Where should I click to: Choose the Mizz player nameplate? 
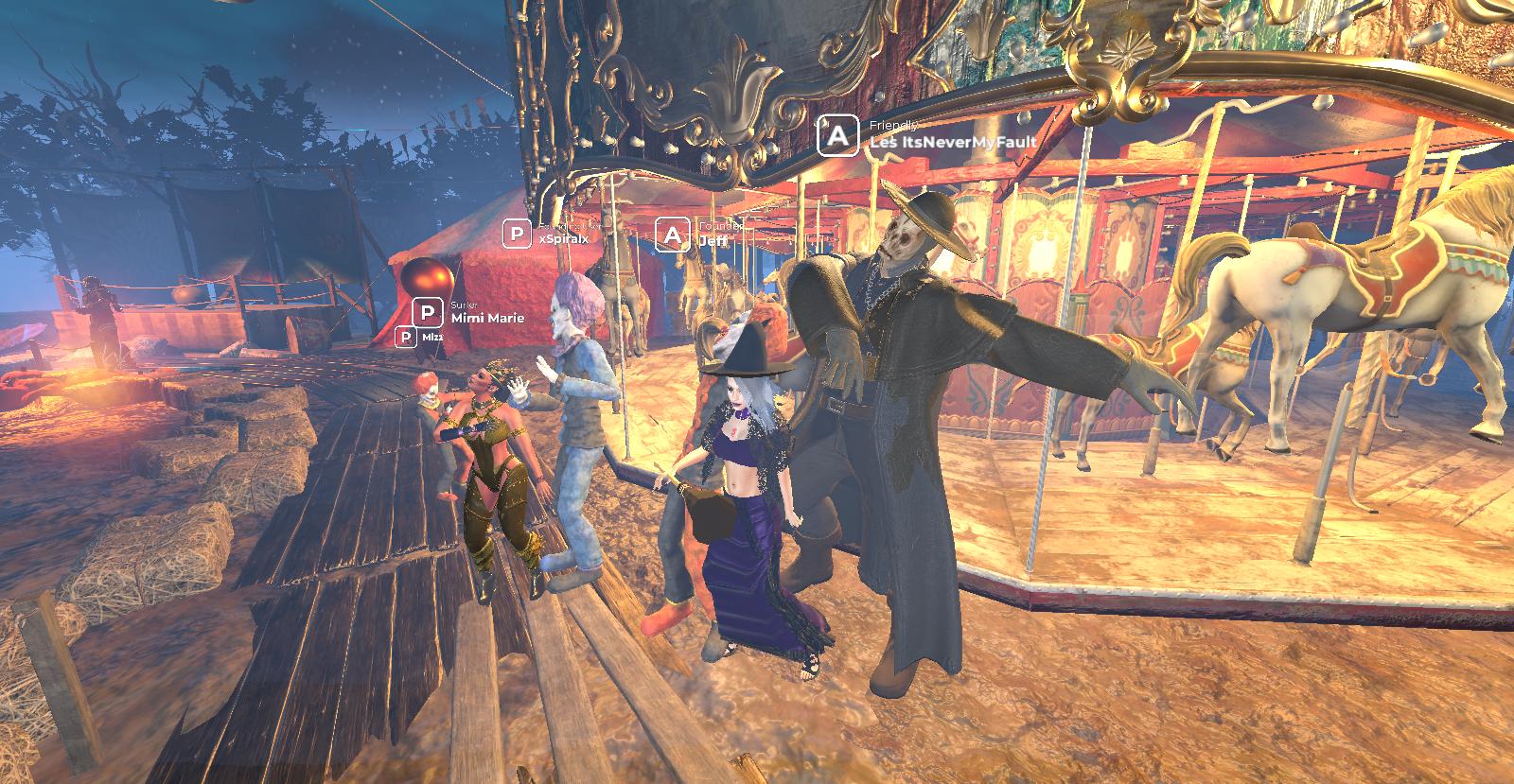431,337
